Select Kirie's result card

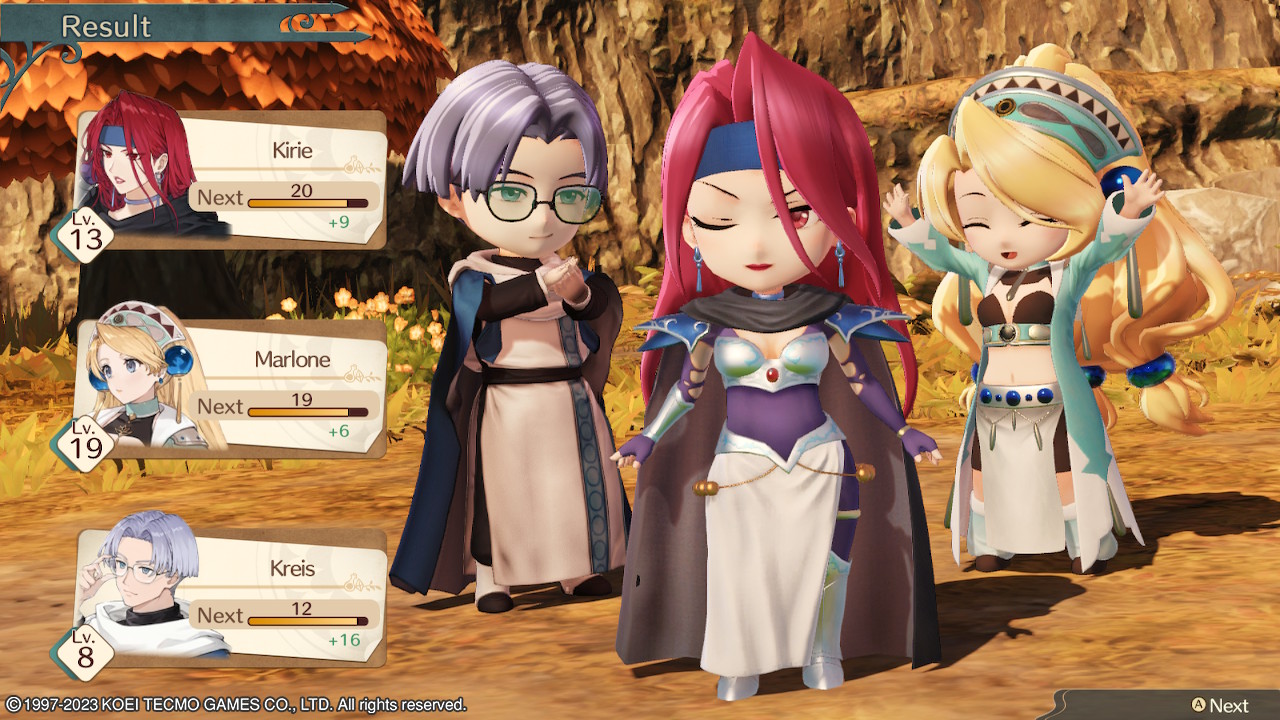(x=232, y=180)
